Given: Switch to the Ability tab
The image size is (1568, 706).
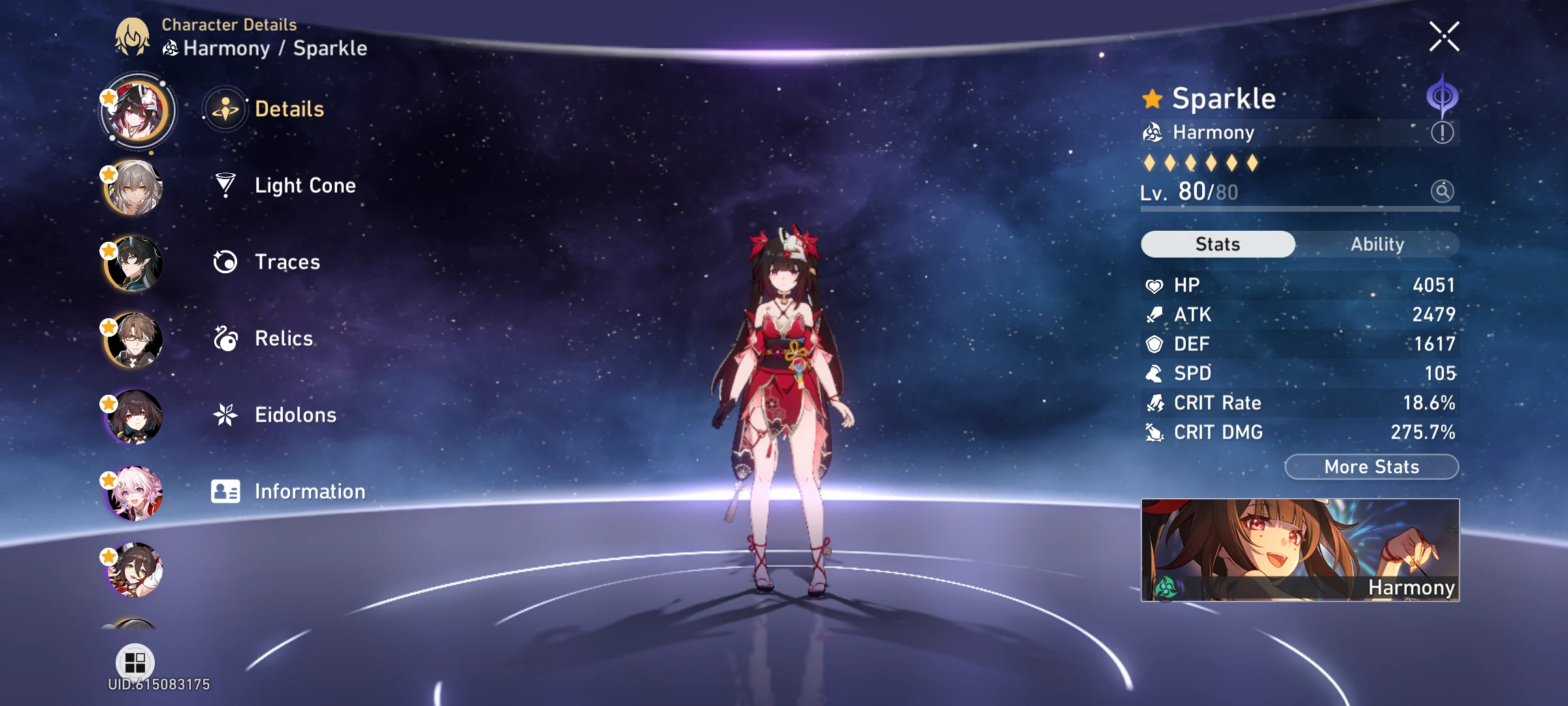Looking at the screenshot, I should click(1379, 244).
